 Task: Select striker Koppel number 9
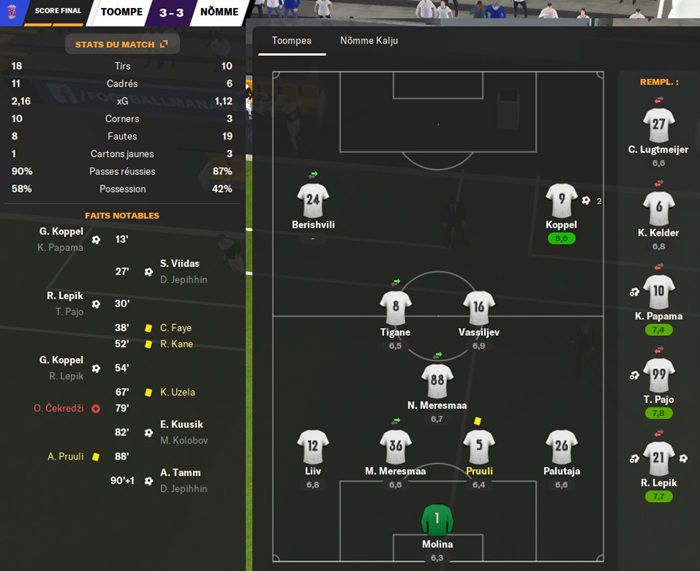(562, 200)
